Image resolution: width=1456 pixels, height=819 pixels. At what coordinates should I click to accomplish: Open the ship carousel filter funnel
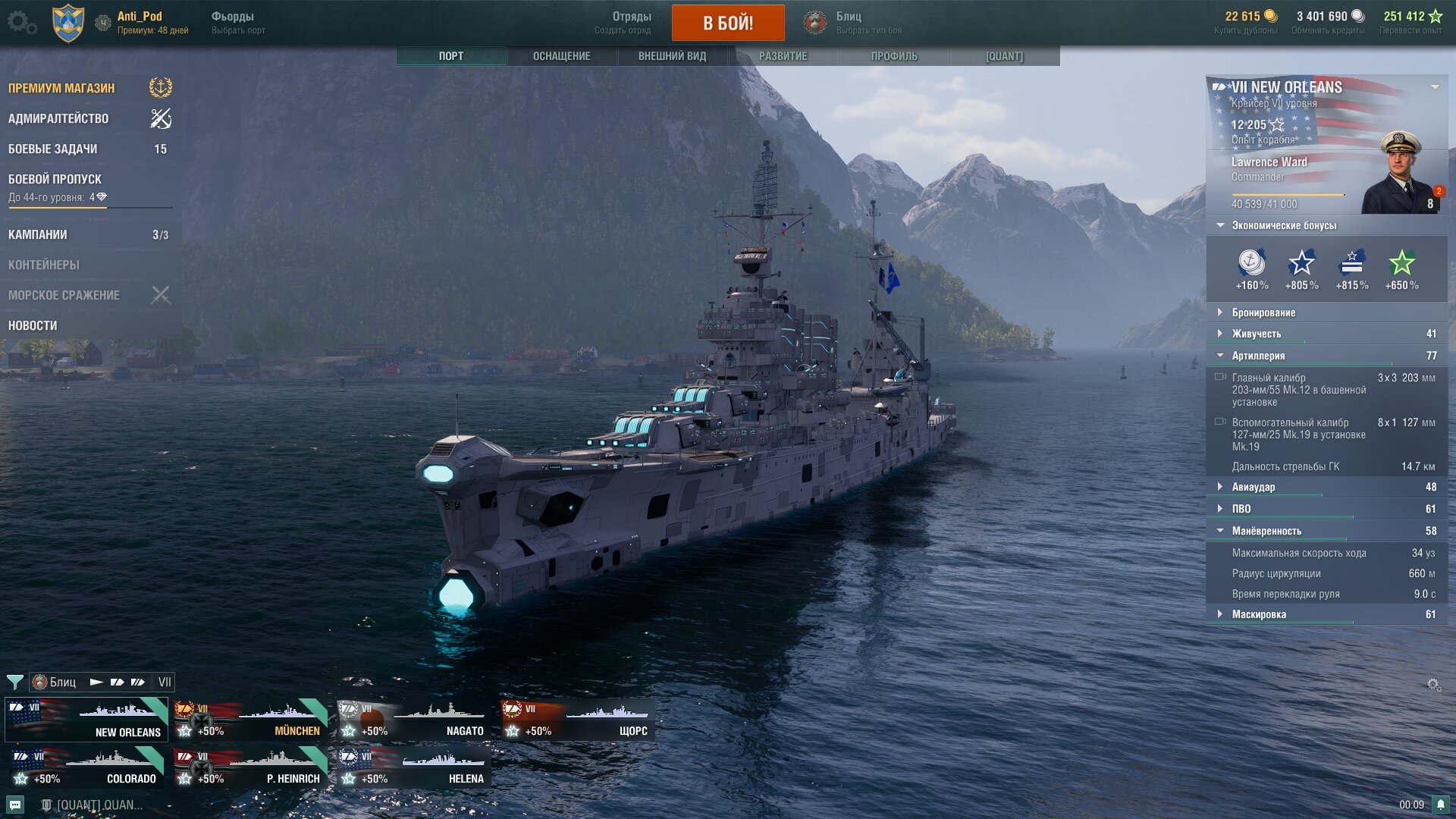coord(14,682)
